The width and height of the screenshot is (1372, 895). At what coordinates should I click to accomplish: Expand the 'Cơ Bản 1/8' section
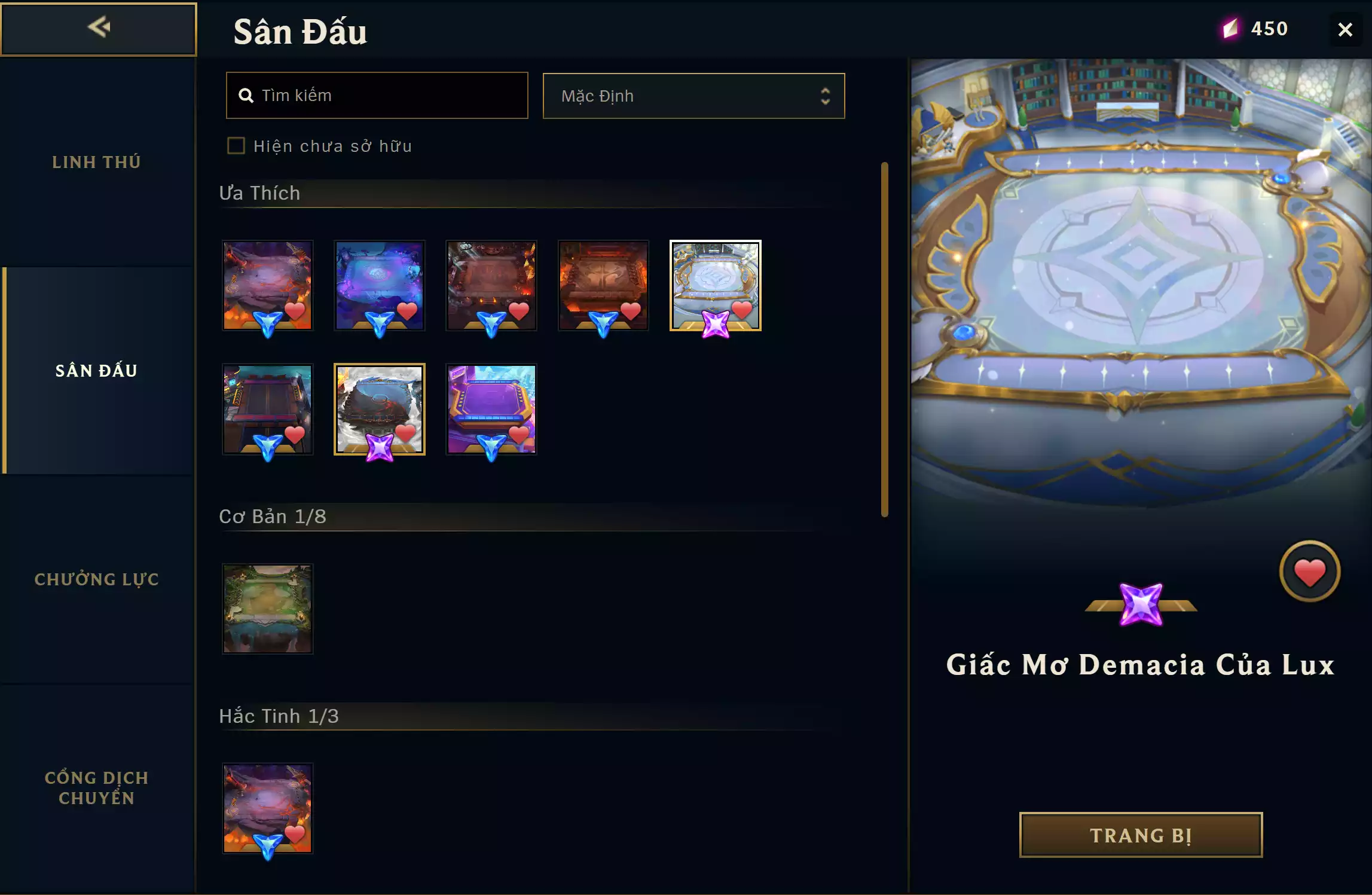click(273, 517)
